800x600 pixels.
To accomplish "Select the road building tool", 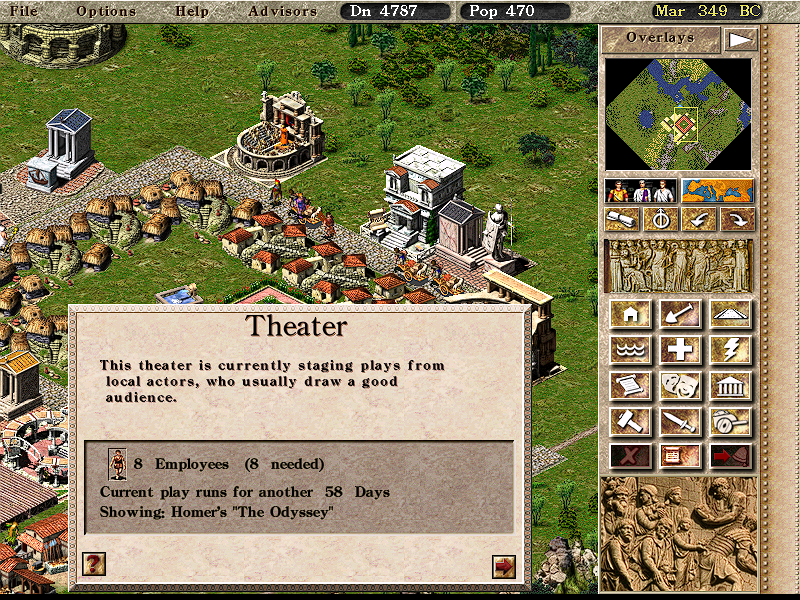I will [x=731, y=314].
